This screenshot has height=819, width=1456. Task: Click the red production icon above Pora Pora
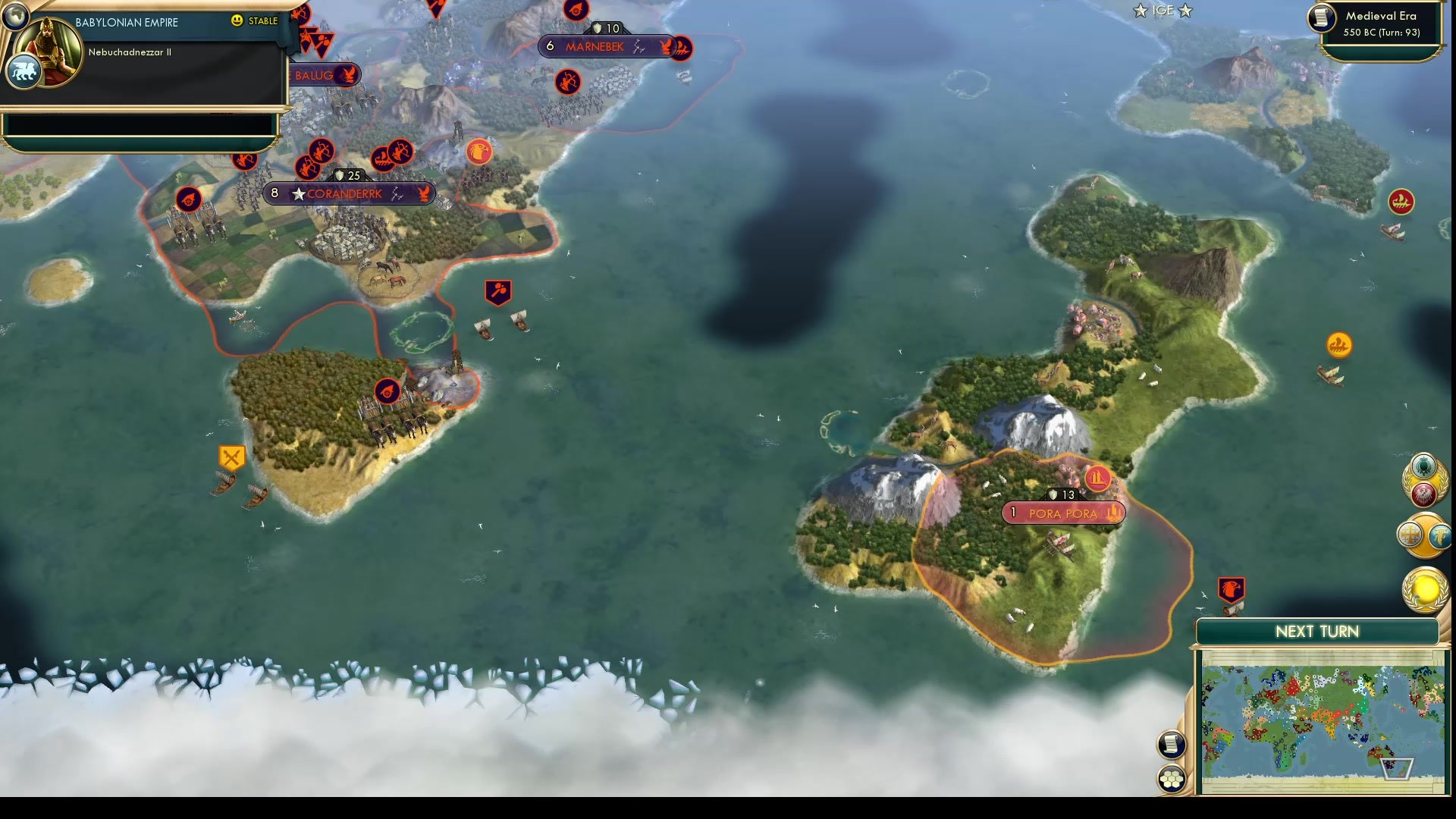click(1097, 479)
